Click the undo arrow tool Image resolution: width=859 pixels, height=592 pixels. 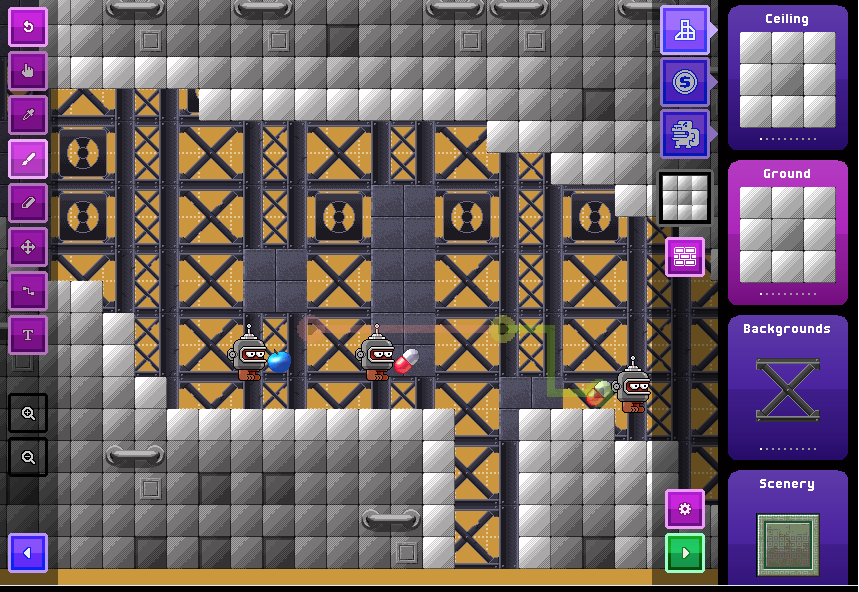click(x=28, y=27)
